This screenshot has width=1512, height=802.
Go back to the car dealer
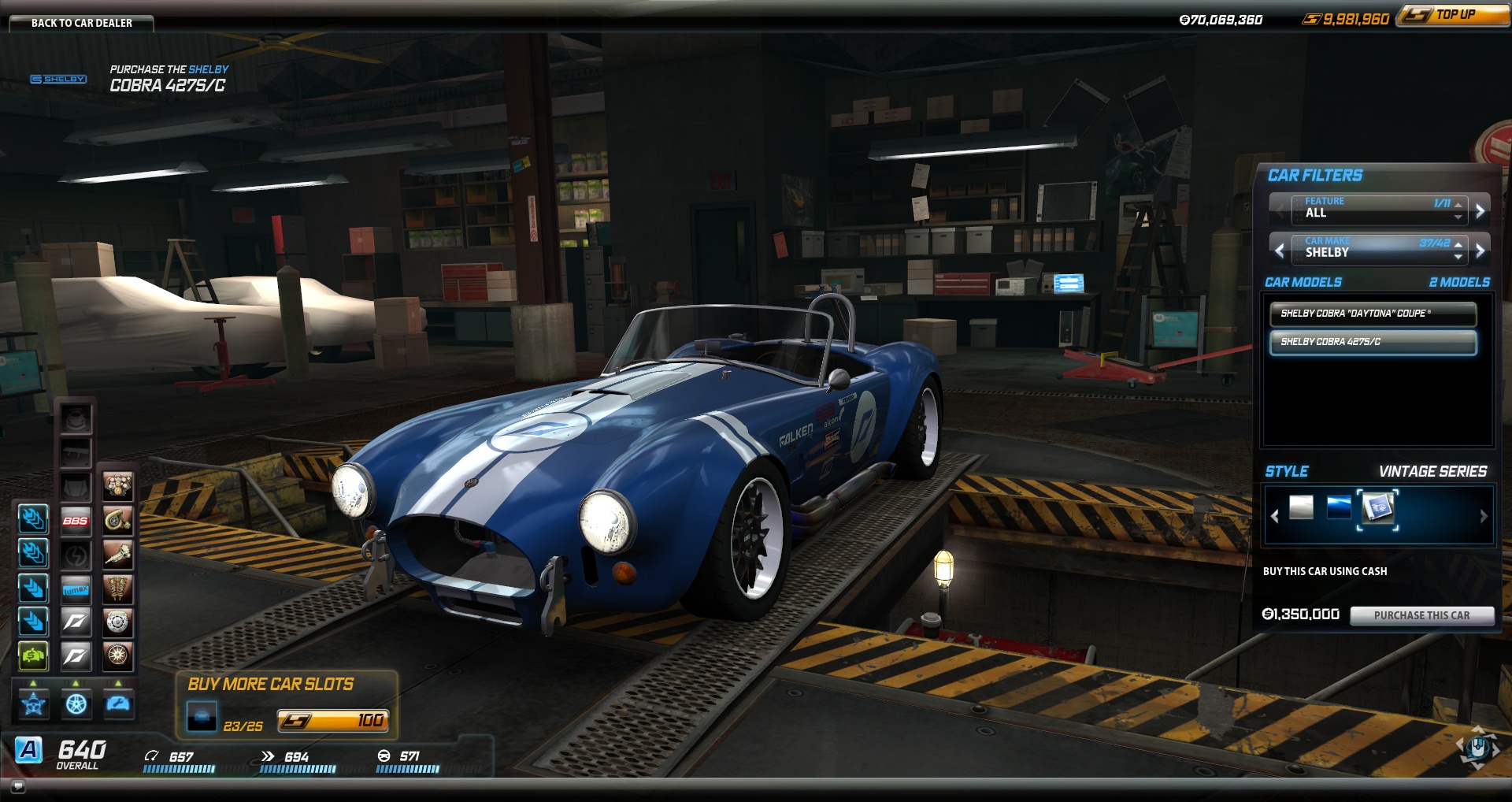click(81, 23)
